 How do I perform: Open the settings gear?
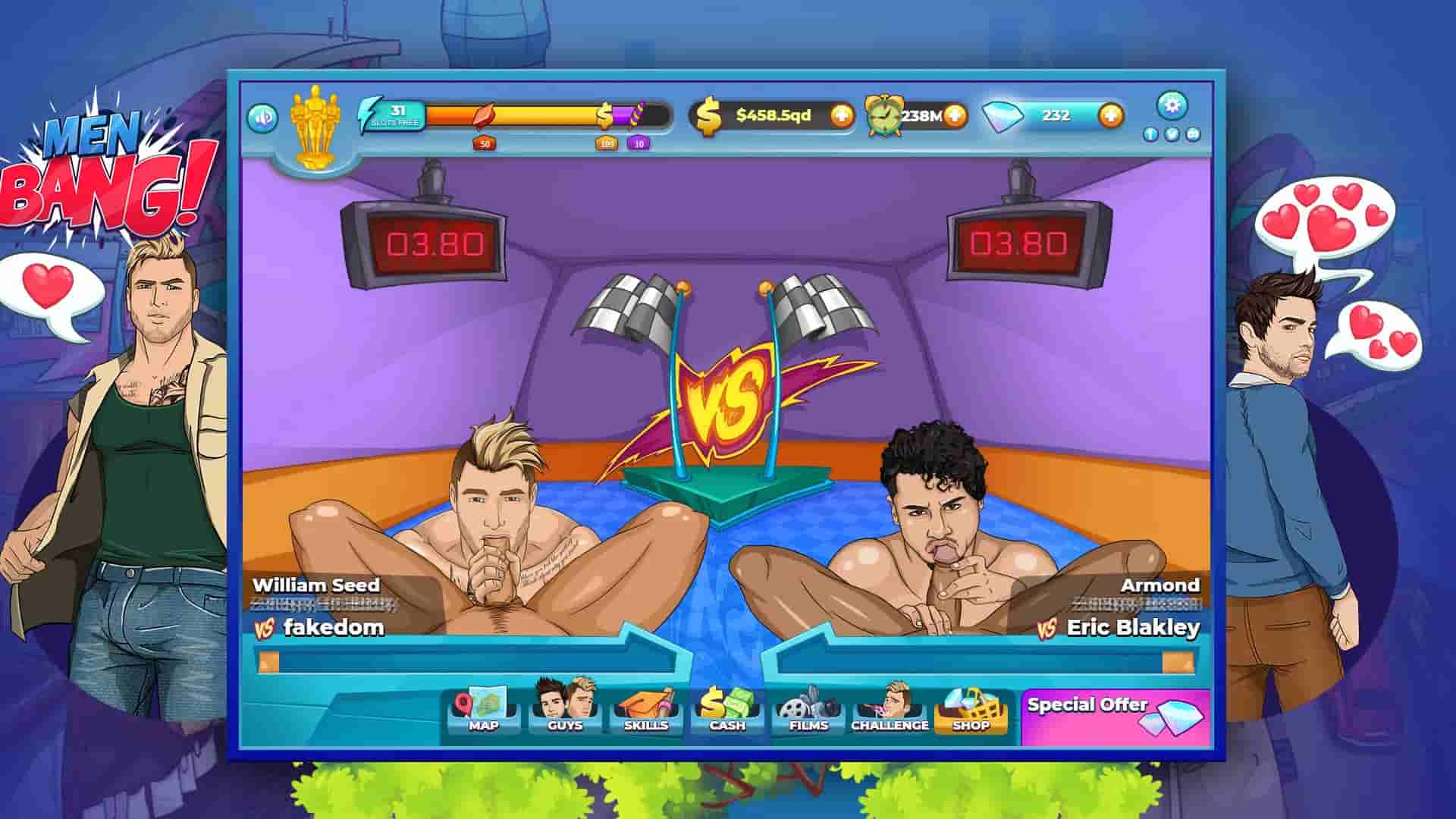tap(1172, 106)
